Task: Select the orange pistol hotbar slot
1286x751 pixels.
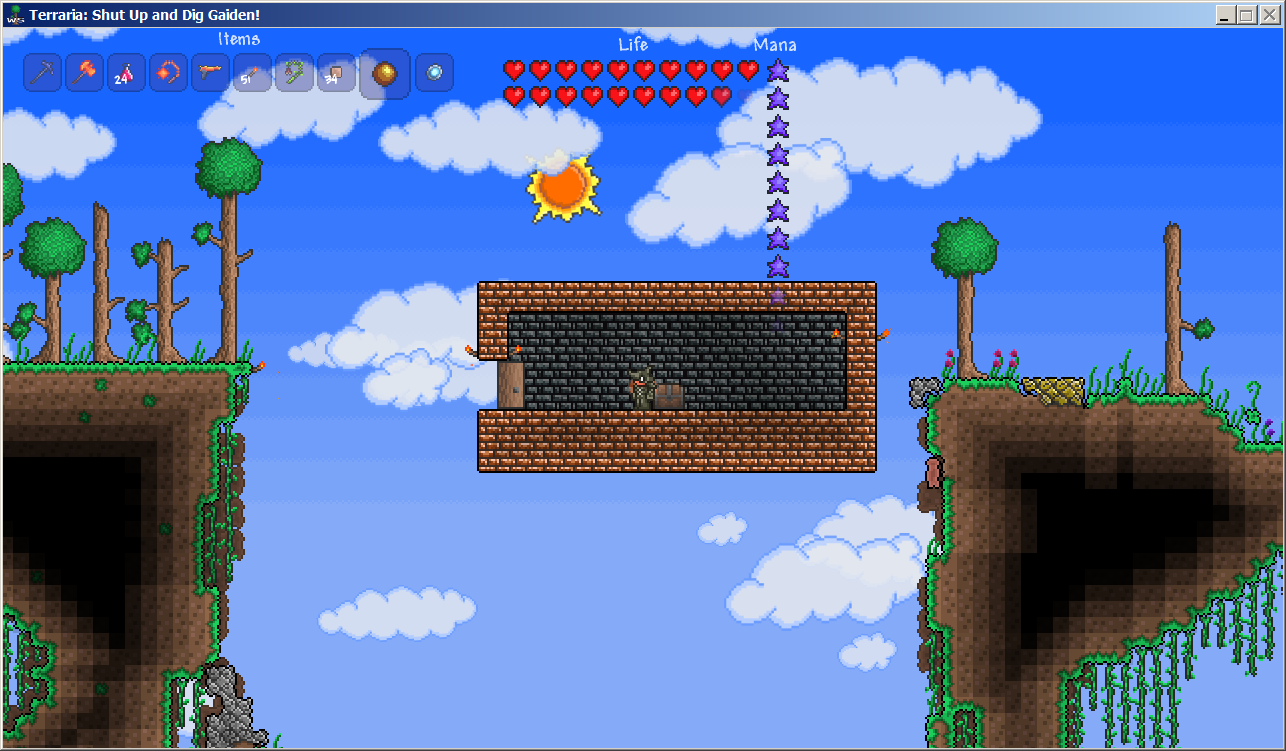Action: tap(211, 73)
